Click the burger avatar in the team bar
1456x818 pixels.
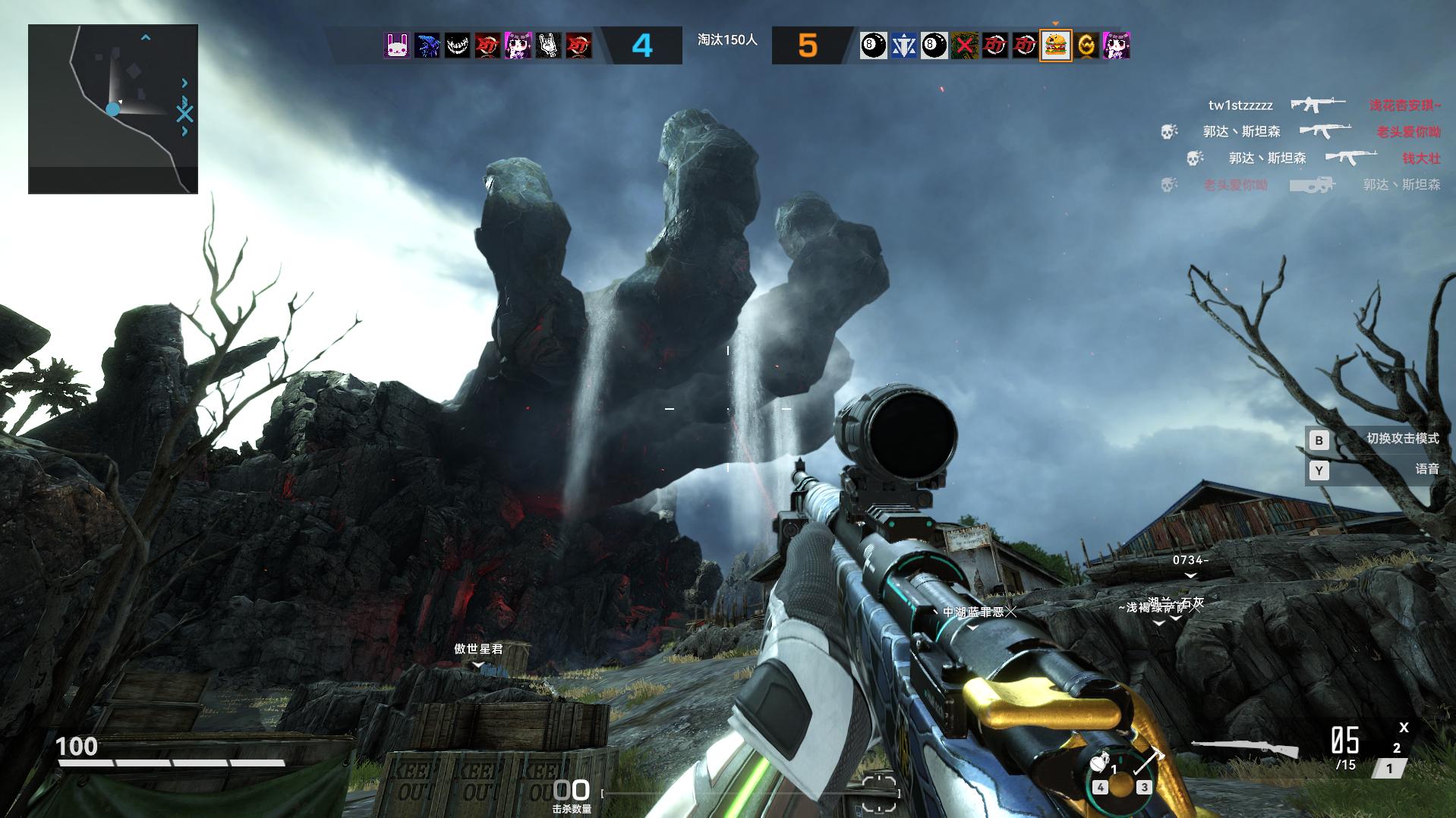point(1055,46)
